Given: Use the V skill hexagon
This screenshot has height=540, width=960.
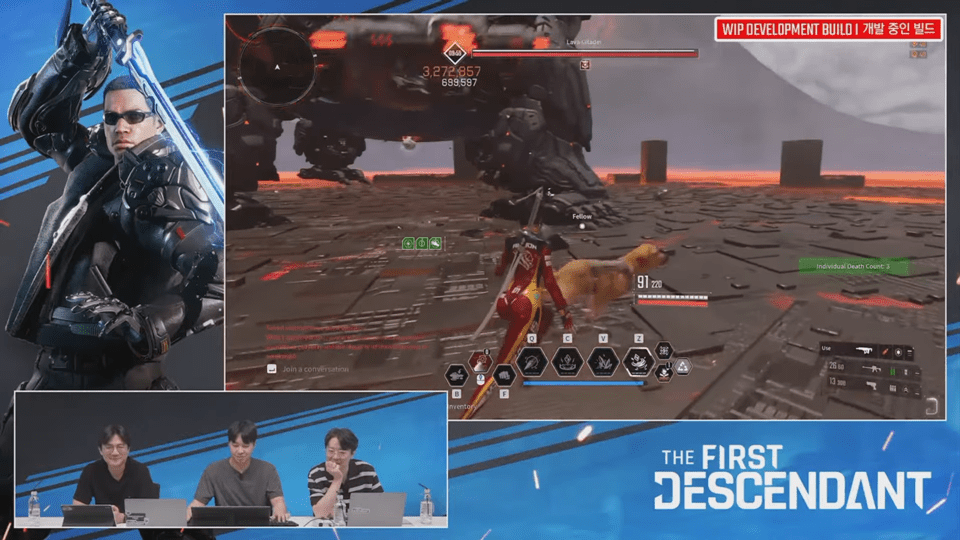Looking at the screenshot, I should (x=602, y=361).
